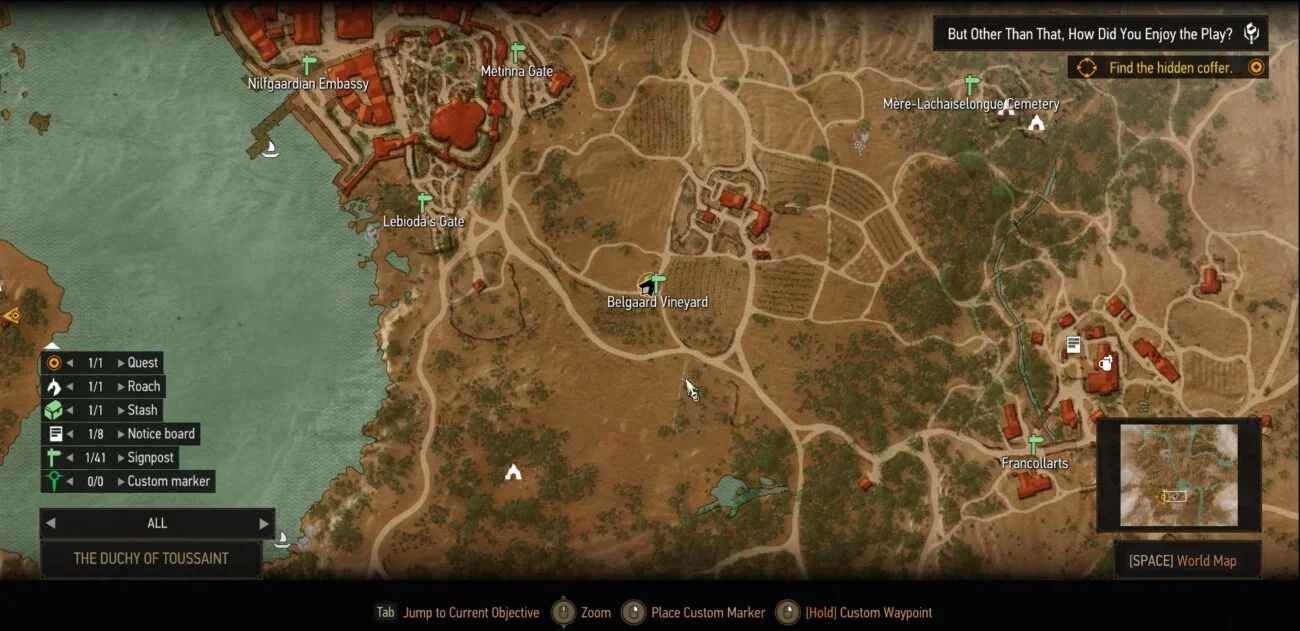Image resolution: width=1300 pixels, height=631 pixels.
Task: Select the Nilfgaardian Embassy signpost marker
Action: click(x=309, y=65)
